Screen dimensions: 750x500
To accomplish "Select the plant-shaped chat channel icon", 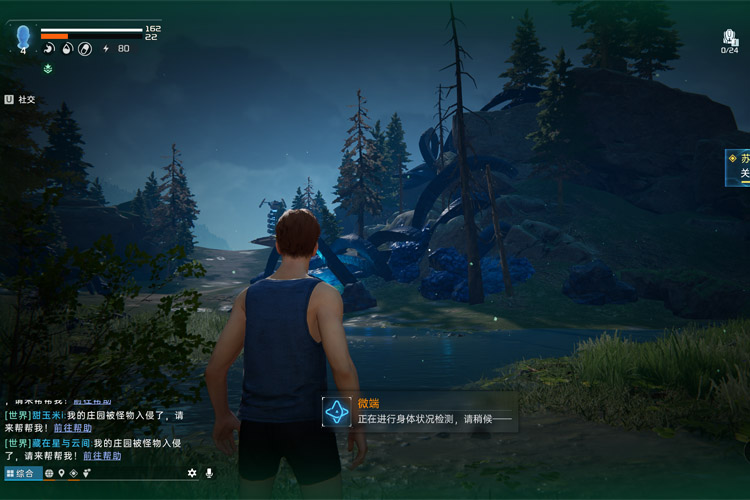I will click(86, 473).
